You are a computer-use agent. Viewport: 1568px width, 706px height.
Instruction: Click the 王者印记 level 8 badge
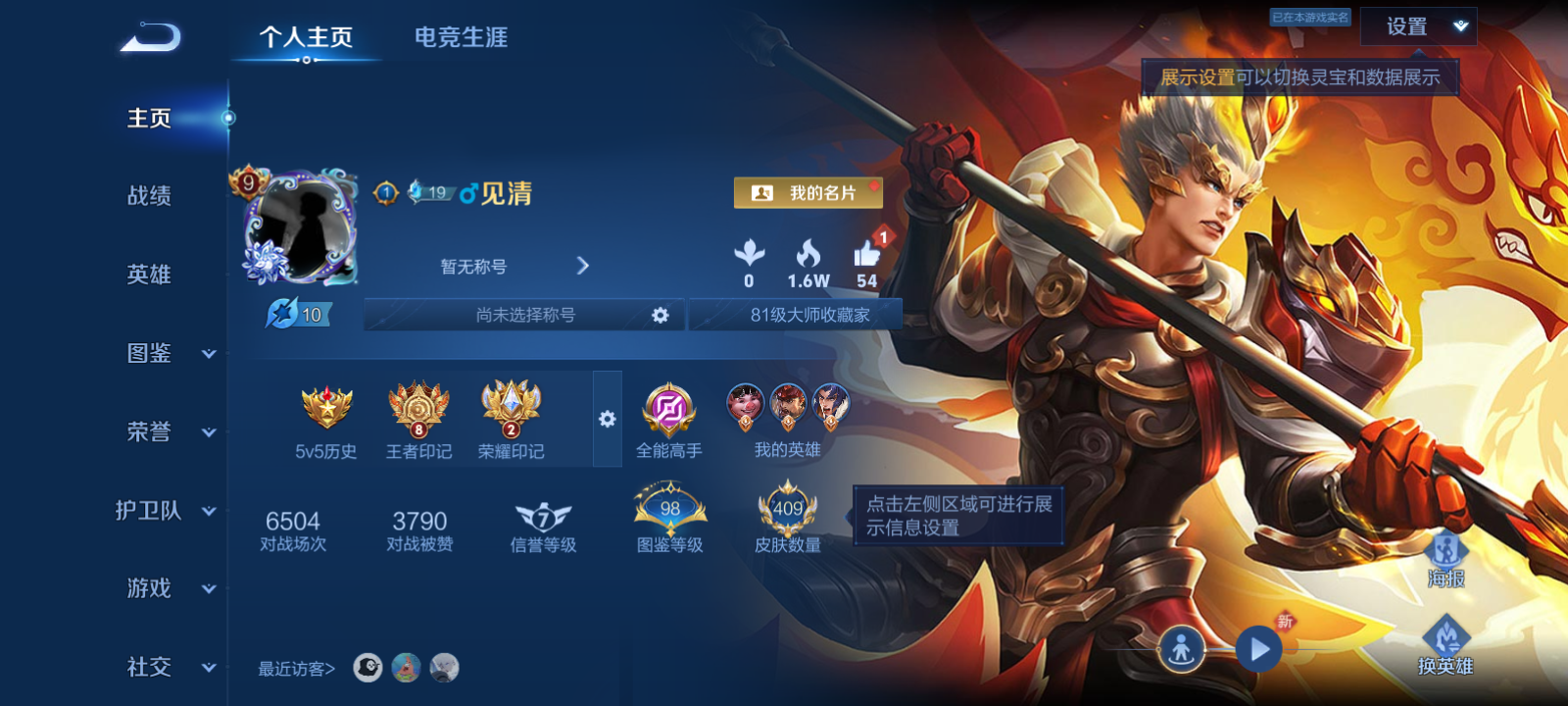(421, 410)
